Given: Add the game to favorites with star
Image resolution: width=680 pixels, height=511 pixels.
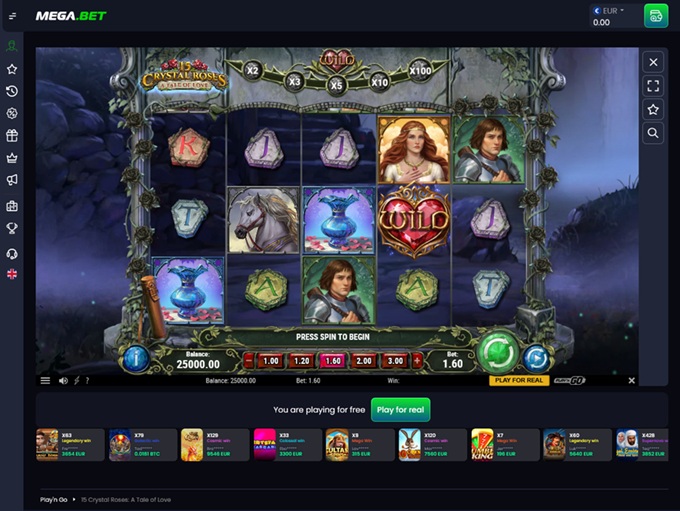Looking at the screenshot, I should (x=653, y=109).
